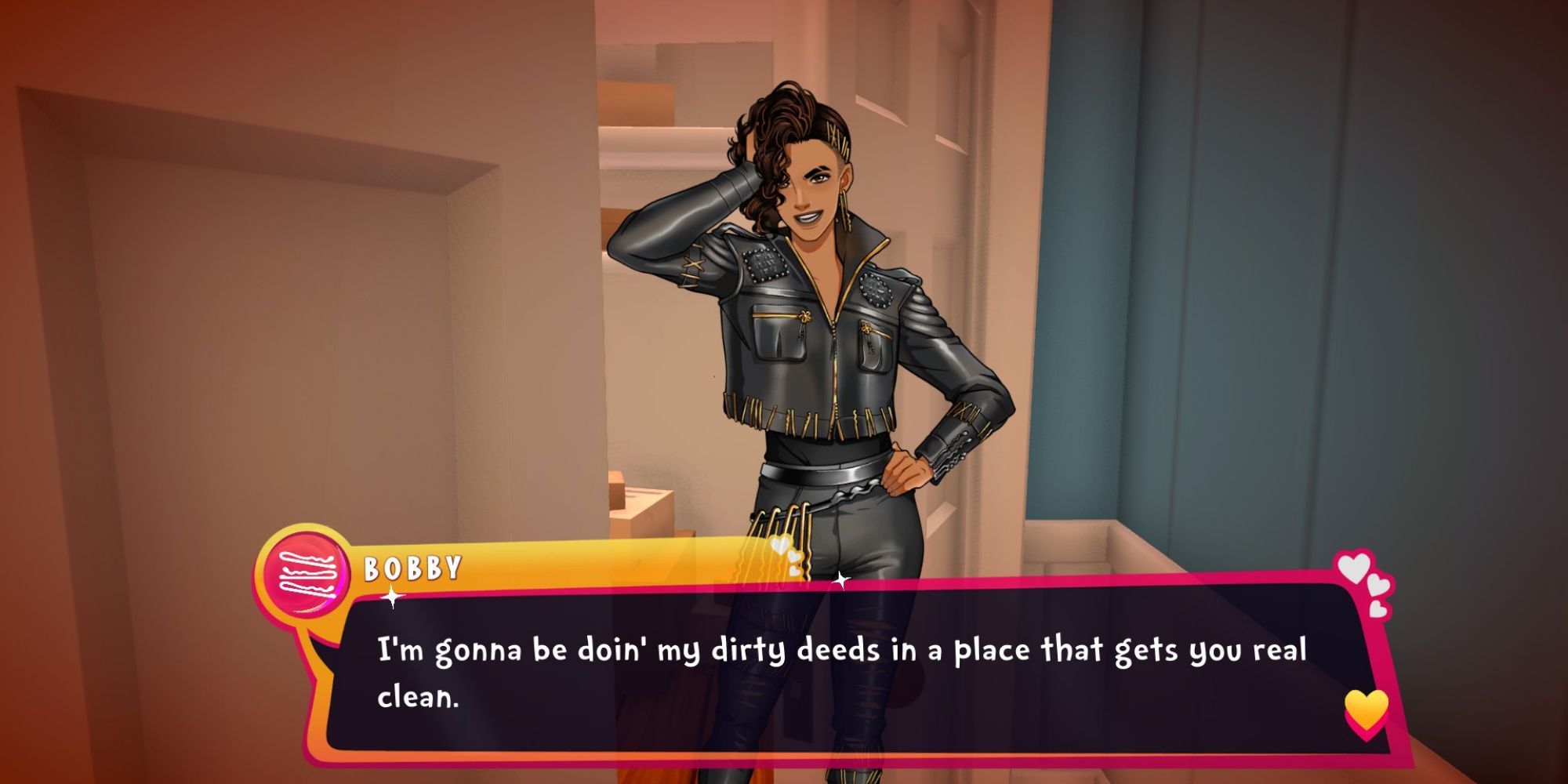Advance dialogue with the yellow heart button
Image resolution: width=1568 pixels, height=784 pixels.
coord(1366,710)
